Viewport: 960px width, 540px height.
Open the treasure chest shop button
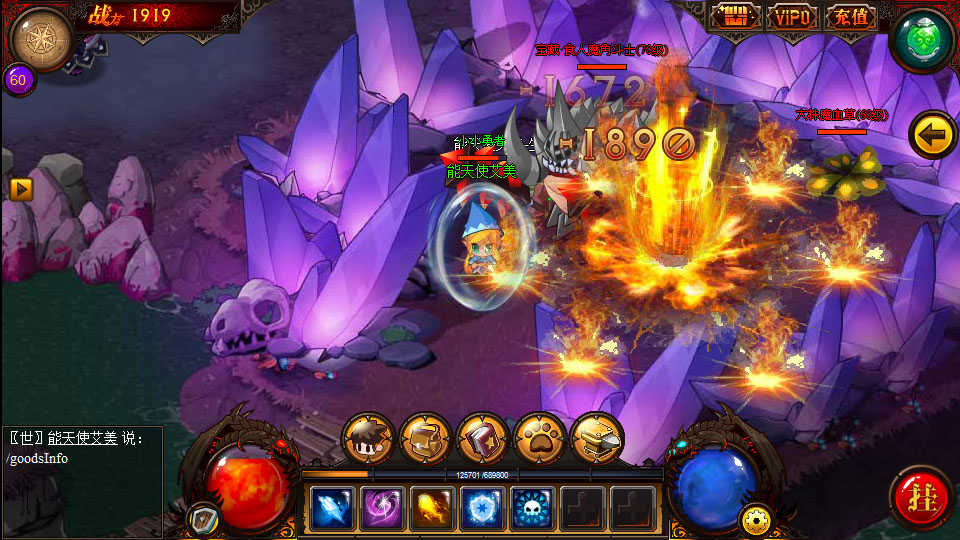coord(735,17)
